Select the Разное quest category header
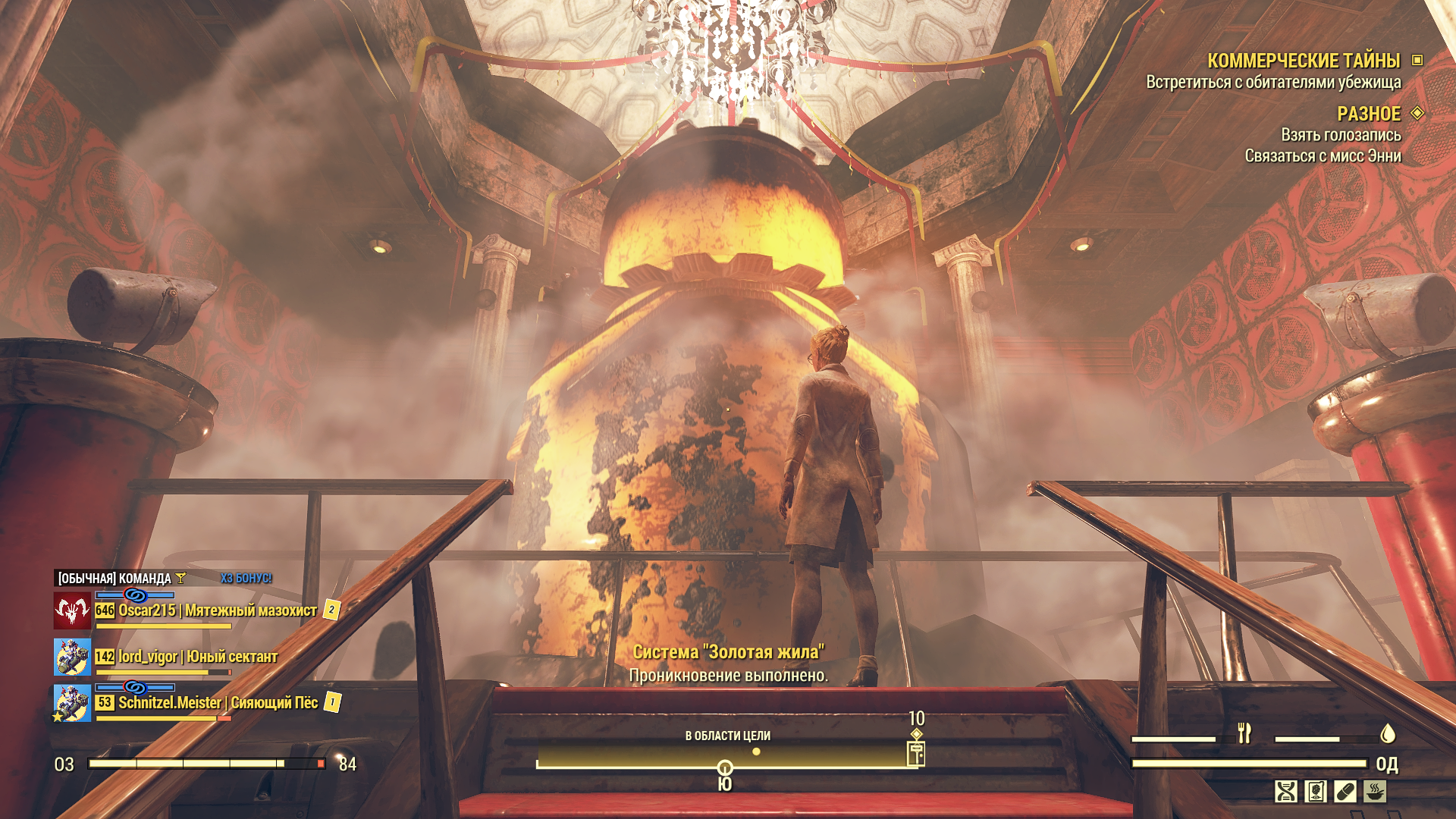 (1368, 114)
